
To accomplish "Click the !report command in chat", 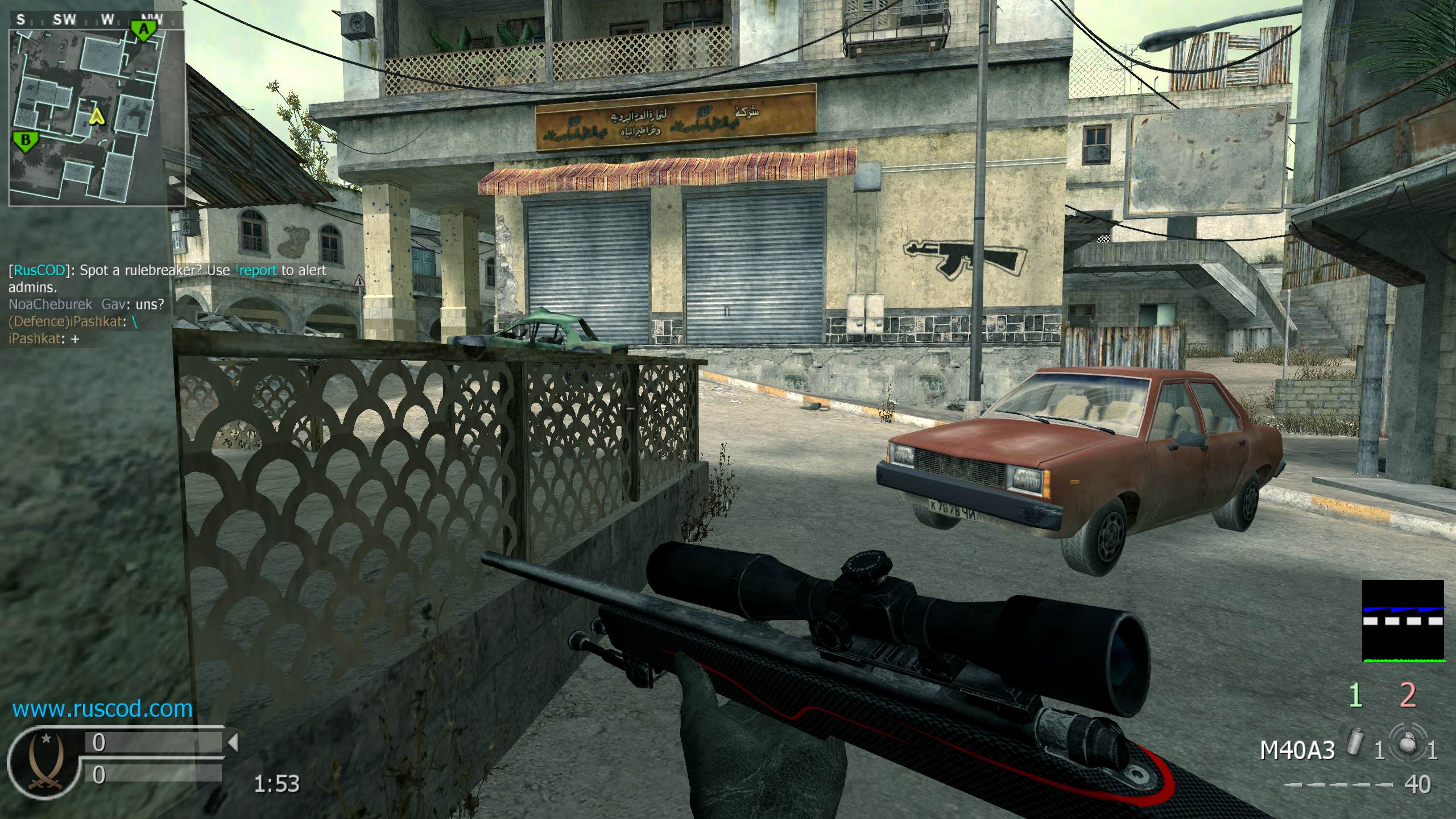I will pyautogui.click(x=255, y=270).
